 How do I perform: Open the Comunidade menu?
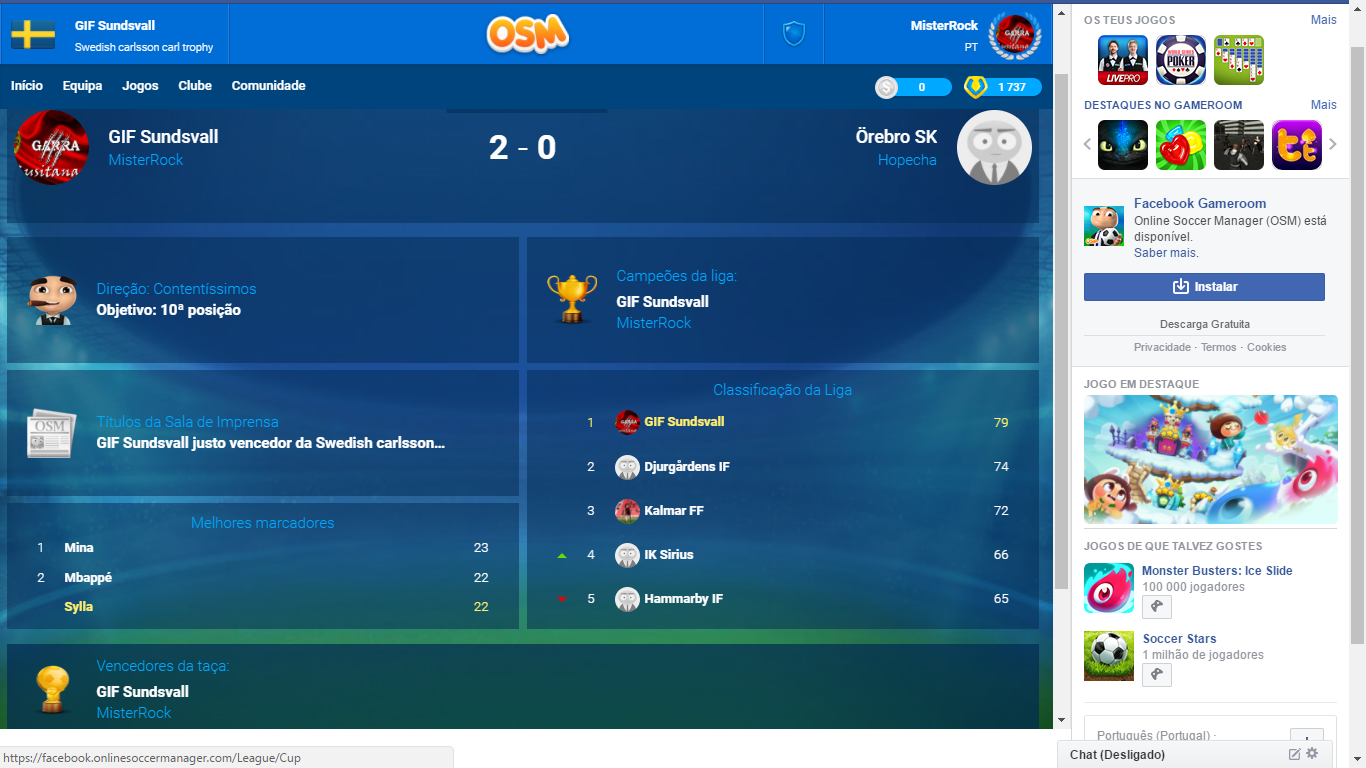[x=268, y=86]
